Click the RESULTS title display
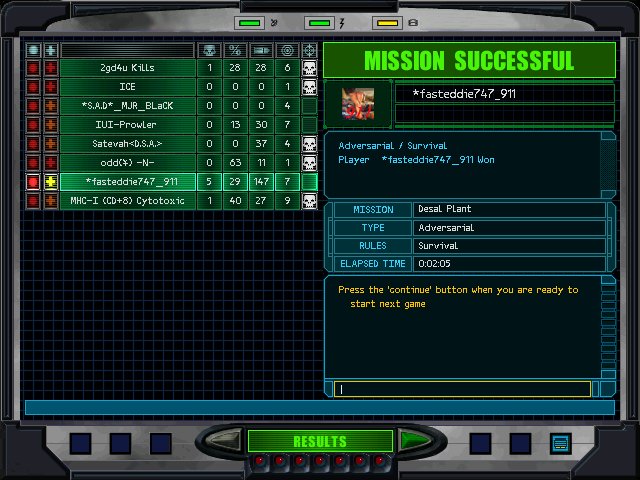This screenshot has height=480, width=640. pos(320,441)
